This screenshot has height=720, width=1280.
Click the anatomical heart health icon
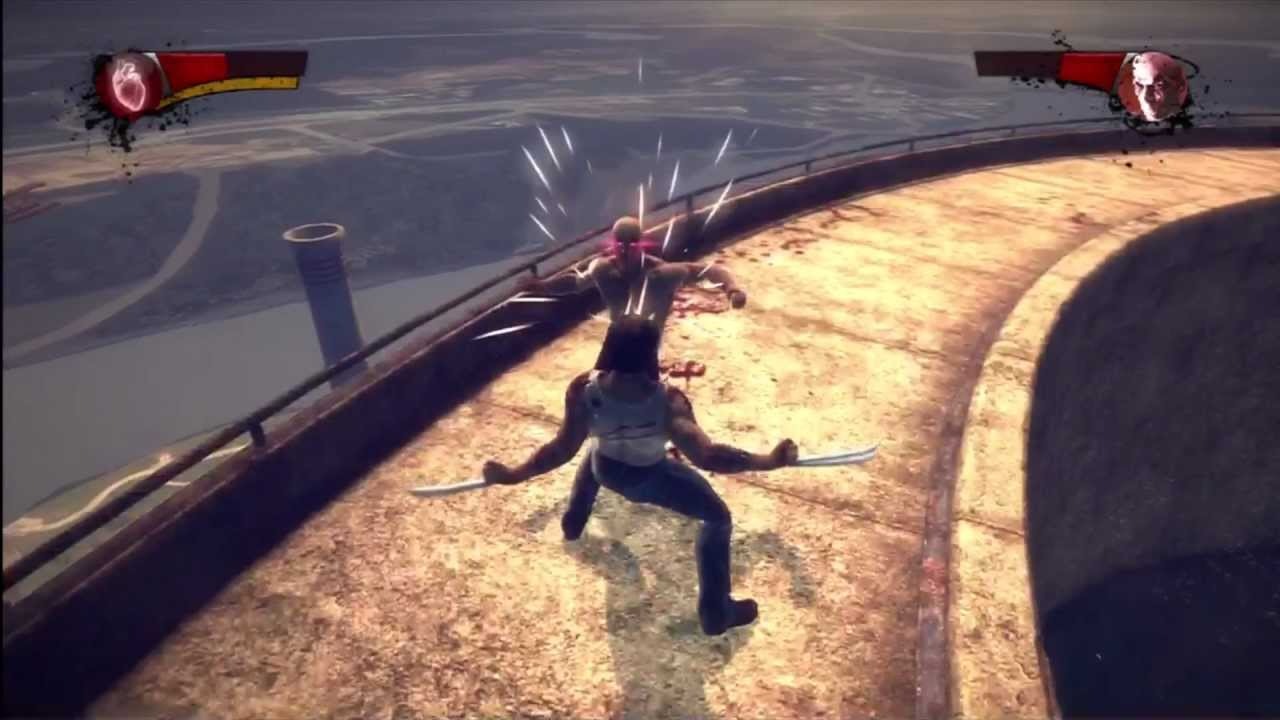click(x=129, y=86)
